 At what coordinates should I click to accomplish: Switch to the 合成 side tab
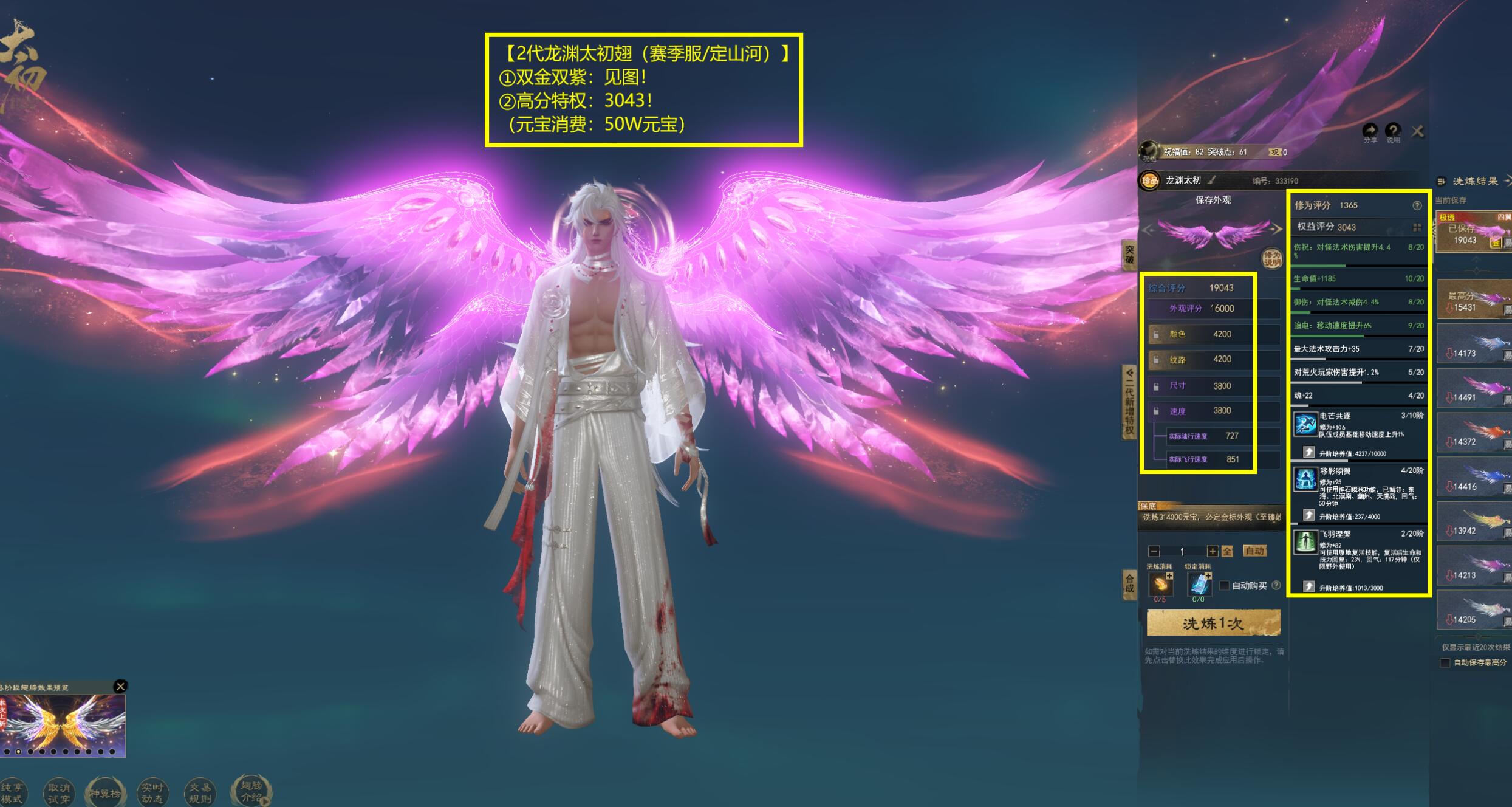click(1129, 584)
